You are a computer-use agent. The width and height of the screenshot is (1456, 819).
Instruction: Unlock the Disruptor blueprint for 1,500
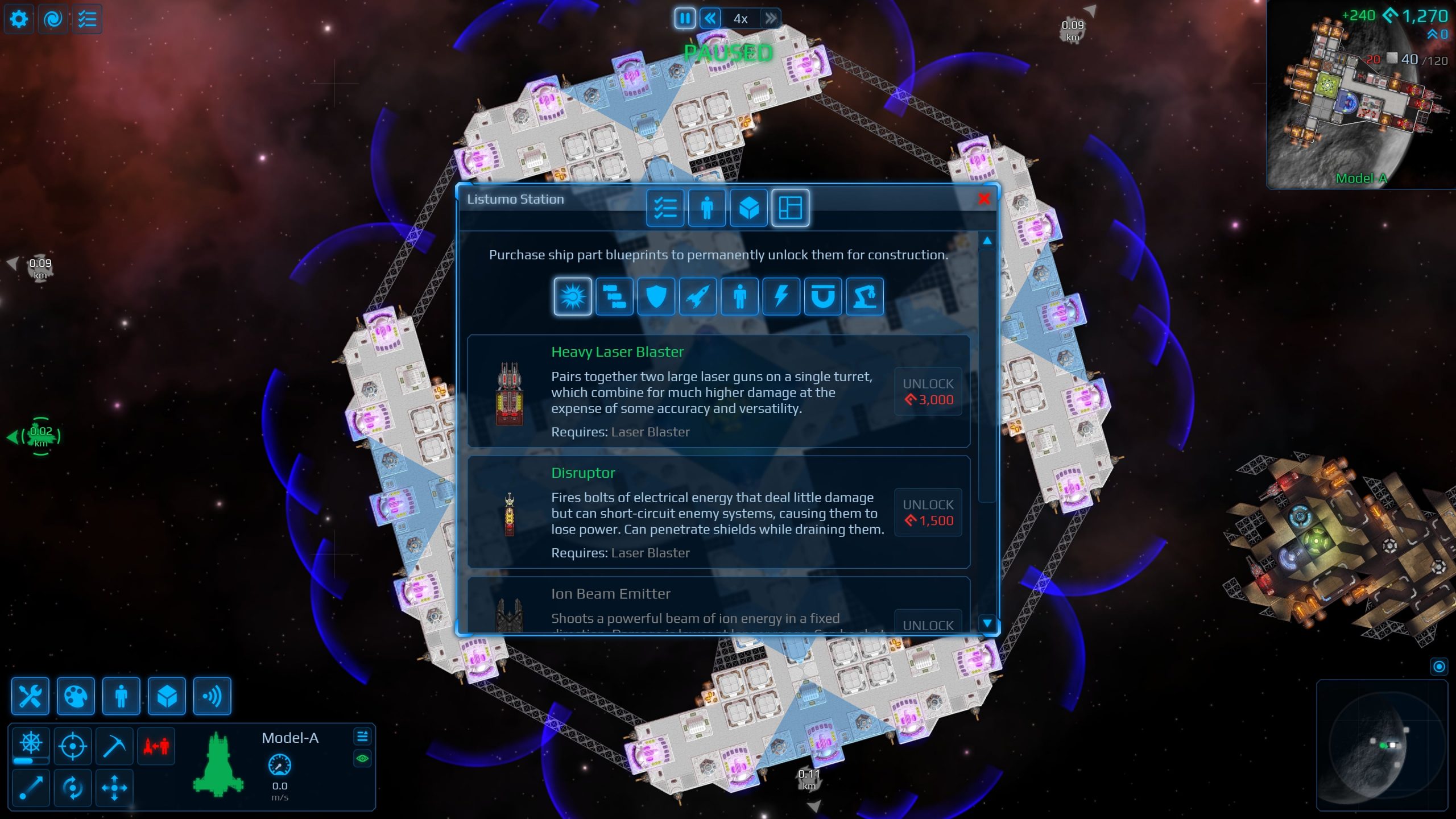[928, 512]
